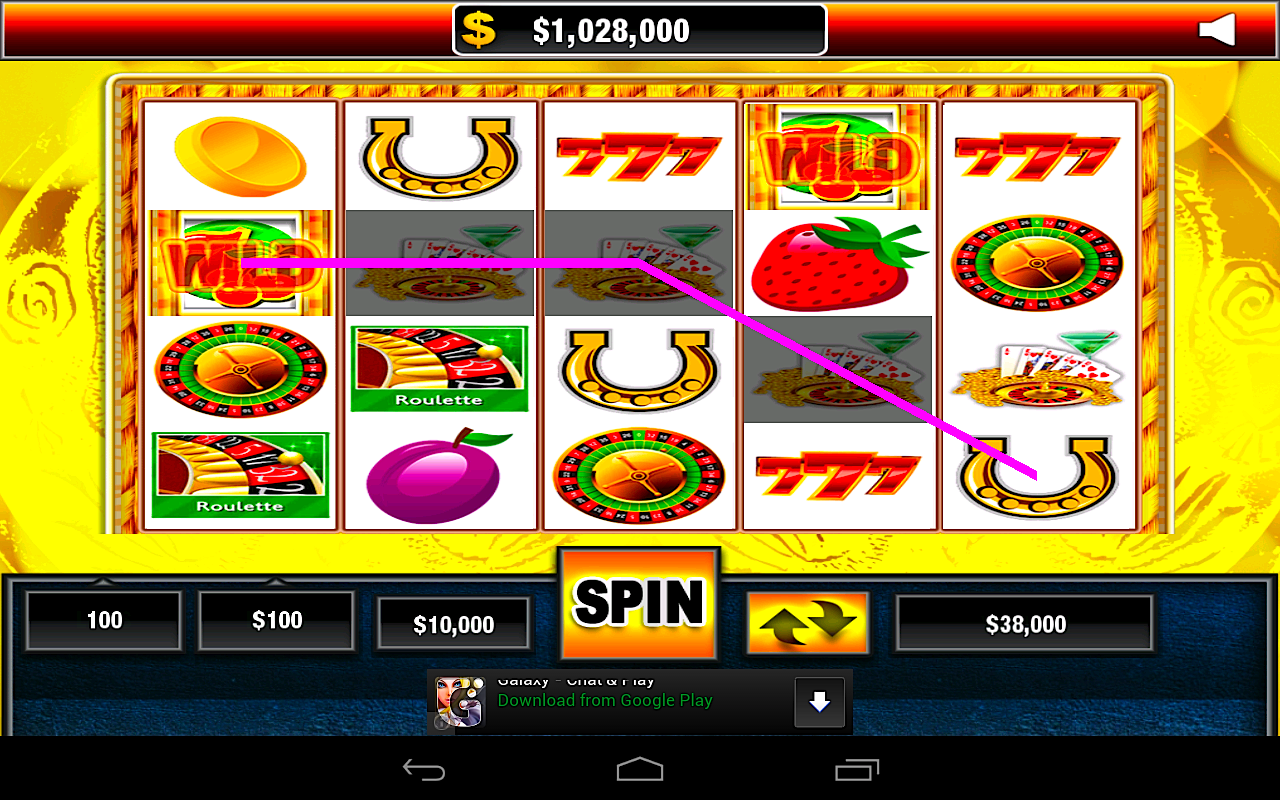This screenshot has width=1280, height=800.
Task: Tap the Android home button
Action: [x=640, y=769]
